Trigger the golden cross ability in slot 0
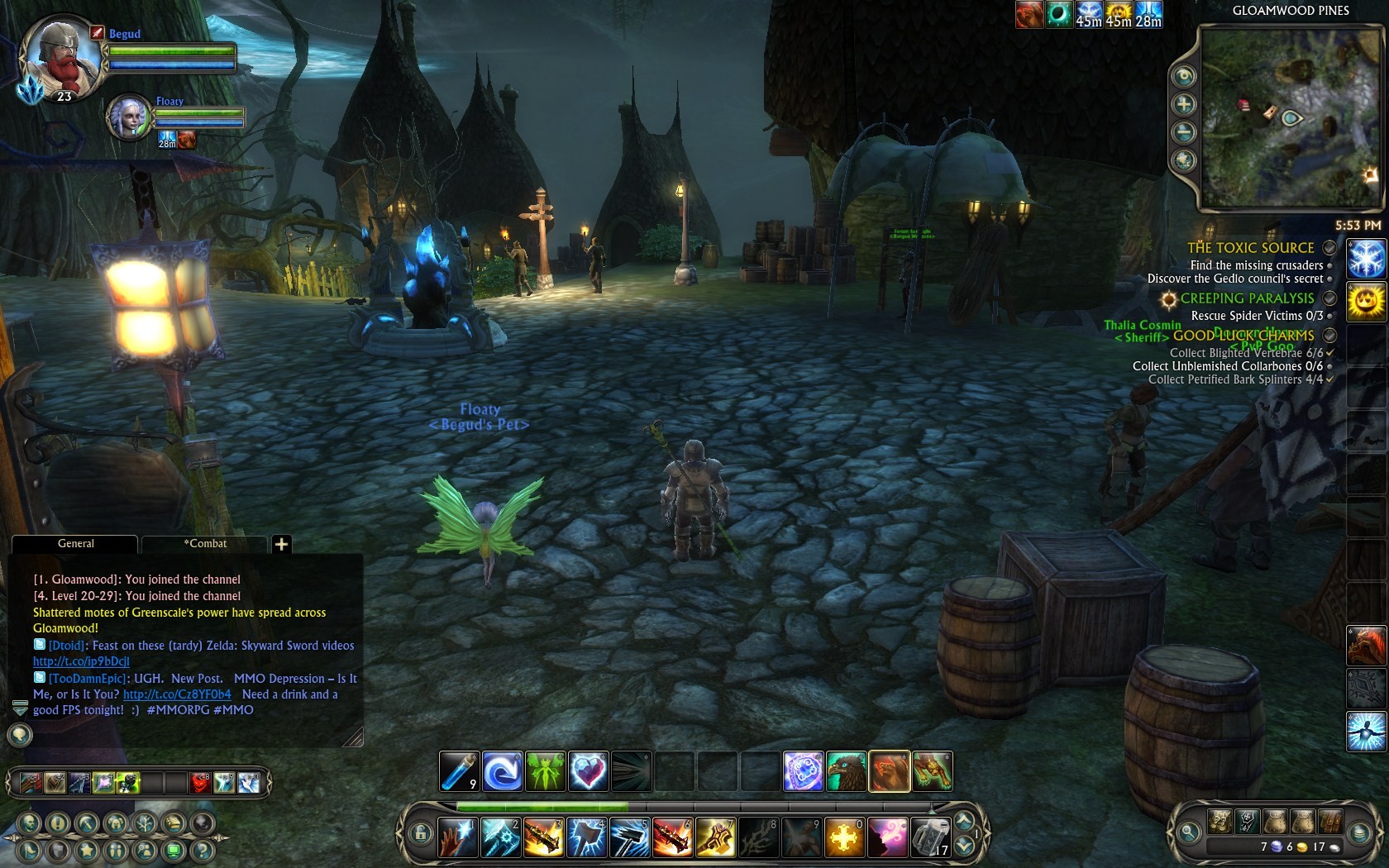The width and height of the screenshot is (1389, 868). (843, 837)
